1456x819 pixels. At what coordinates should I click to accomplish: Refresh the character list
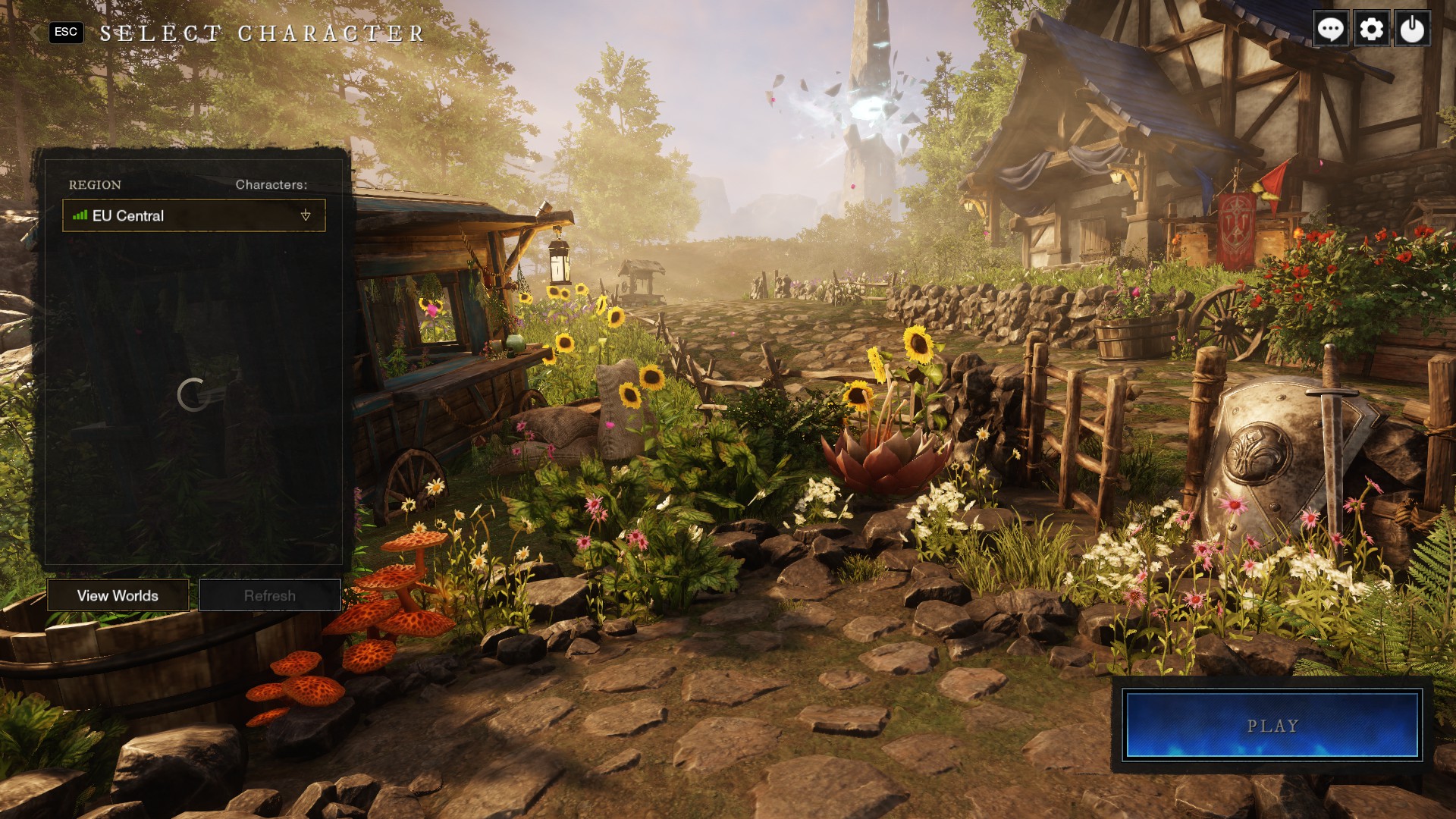(269, 595)
